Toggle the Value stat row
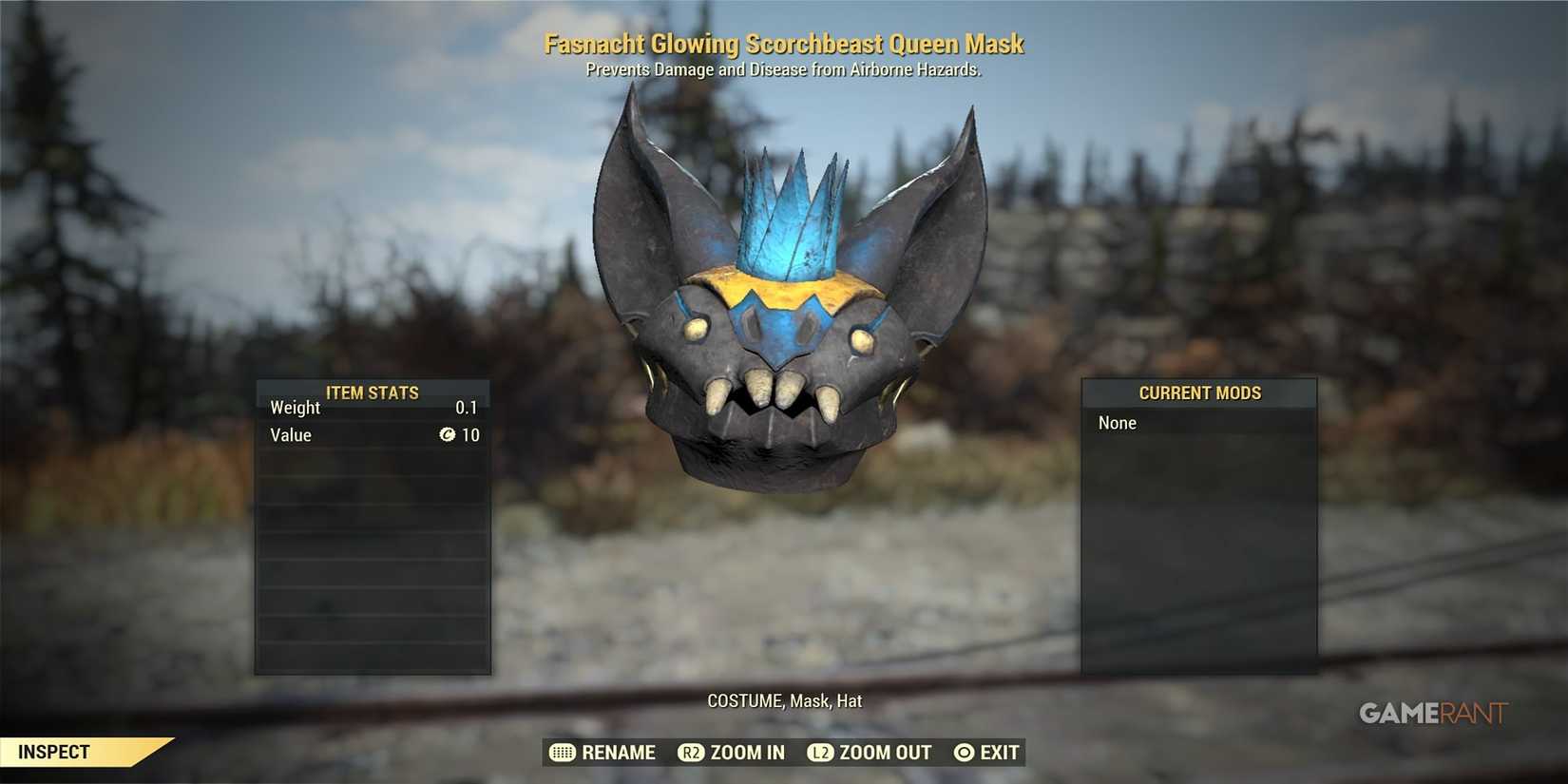 [373, 435]
